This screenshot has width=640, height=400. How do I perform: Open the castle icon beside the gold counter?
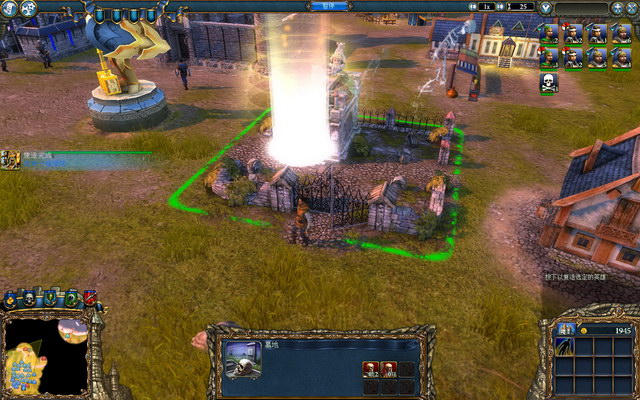(566, 330)
